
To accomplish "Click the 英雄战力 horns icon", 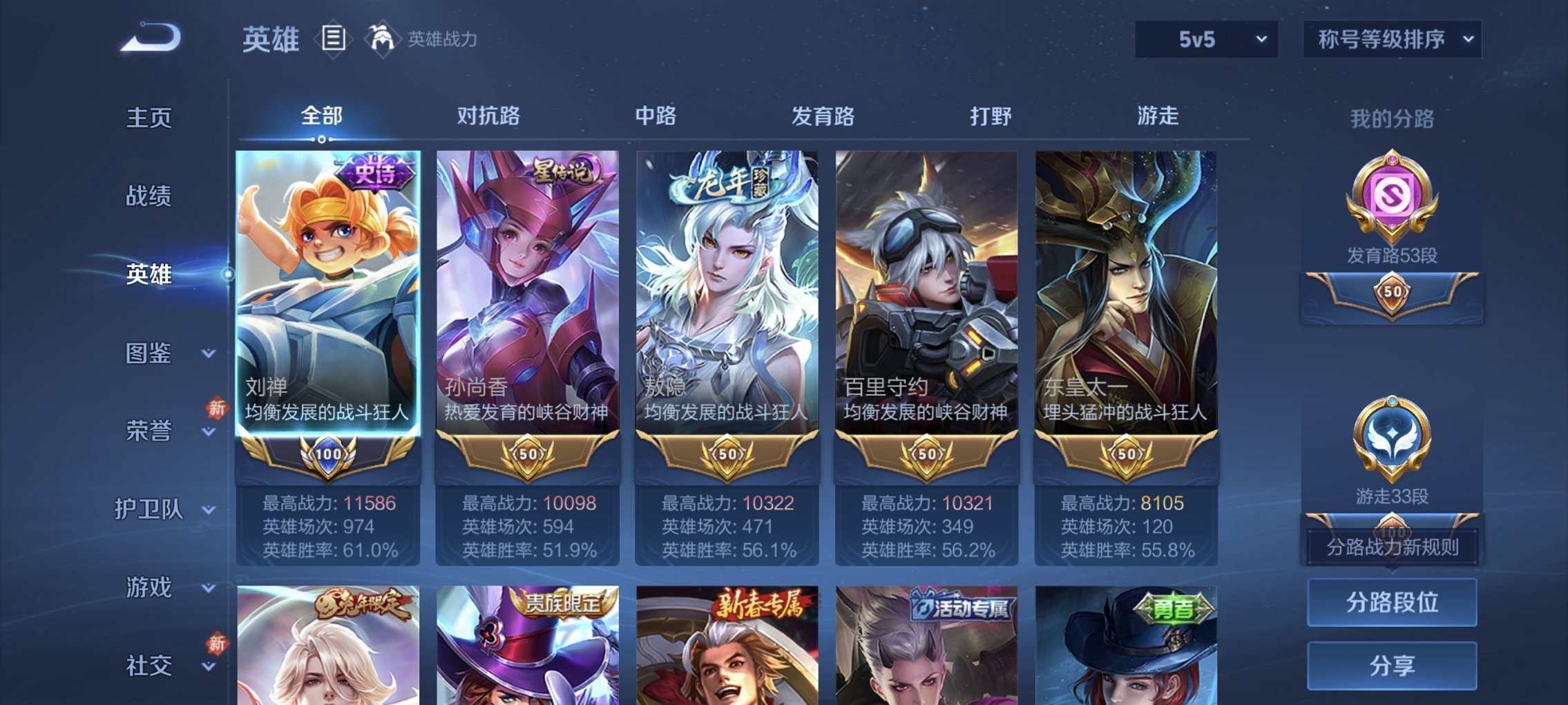I will point(382,38).
